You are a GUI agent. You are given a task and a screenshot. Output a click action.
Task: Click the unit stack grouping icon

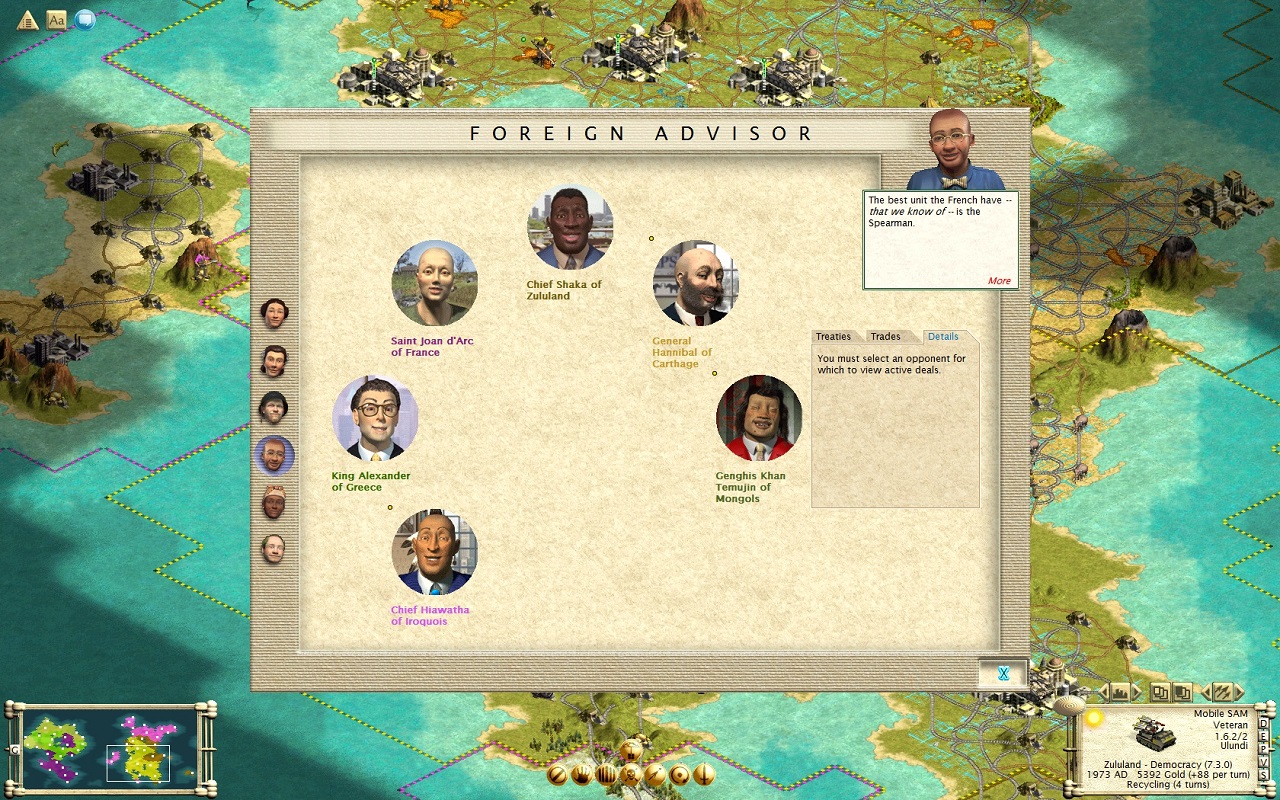point(1160,692)
